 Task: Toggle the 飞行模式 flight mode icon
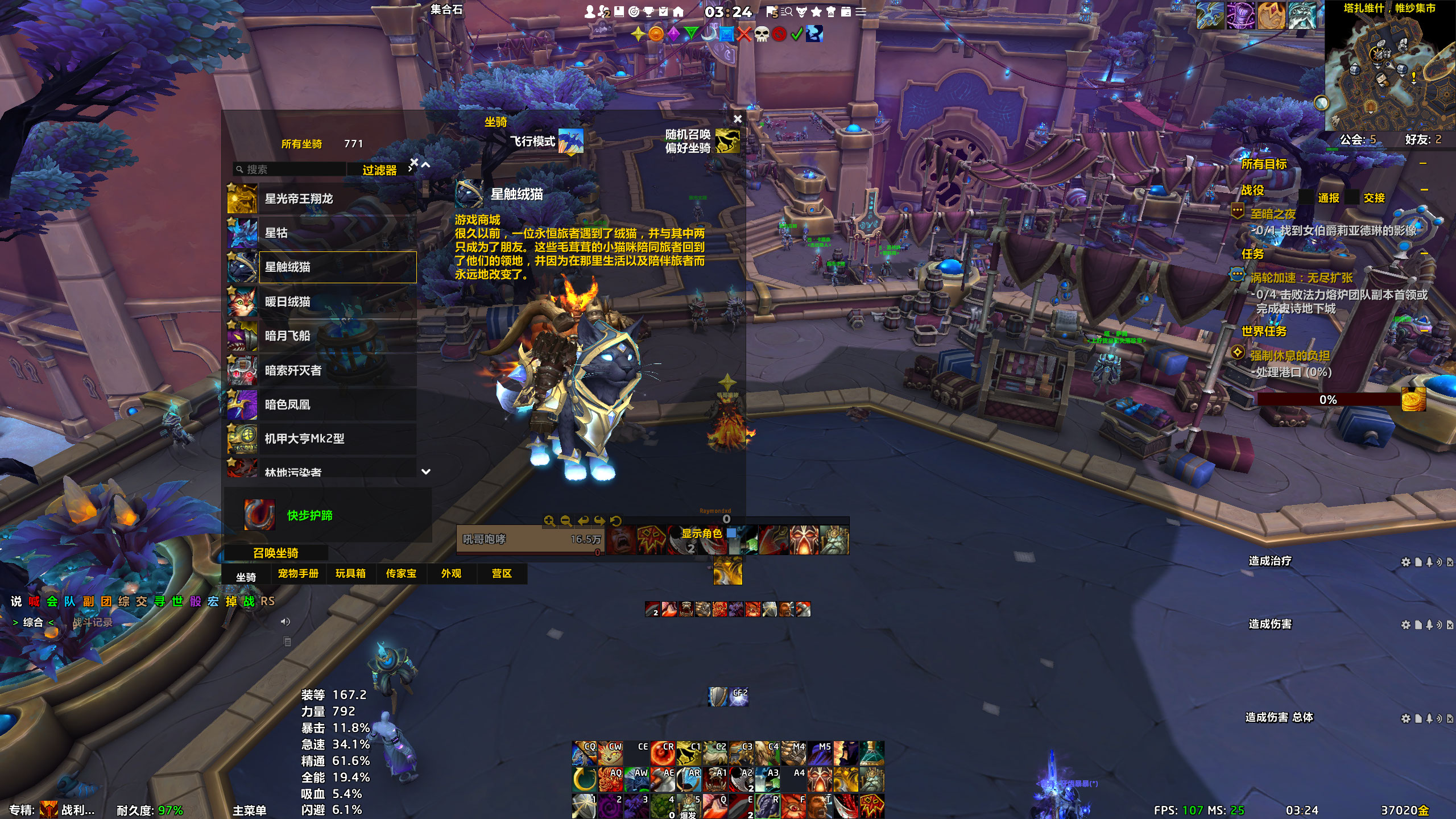pyautogui.click(x=570, y=141)
